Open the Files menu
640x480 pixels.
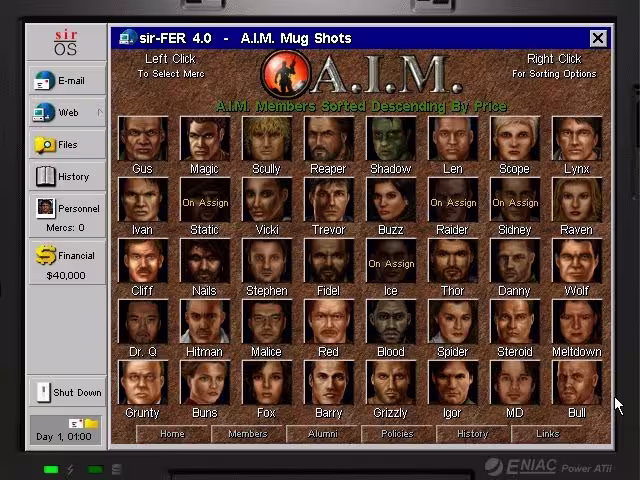pos(67,145)
